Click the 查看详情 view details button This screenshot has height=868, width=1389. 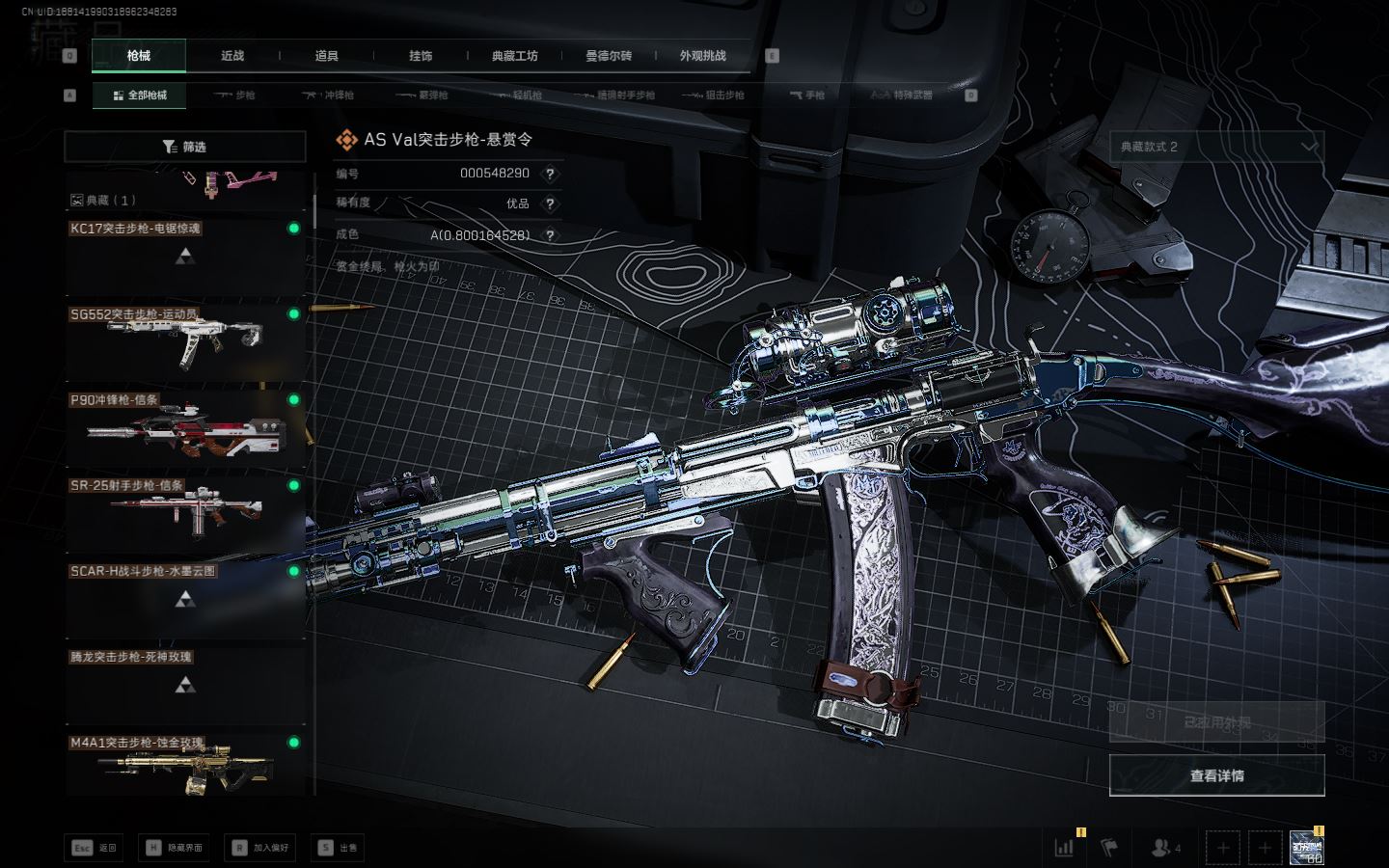coord(1216,775)
